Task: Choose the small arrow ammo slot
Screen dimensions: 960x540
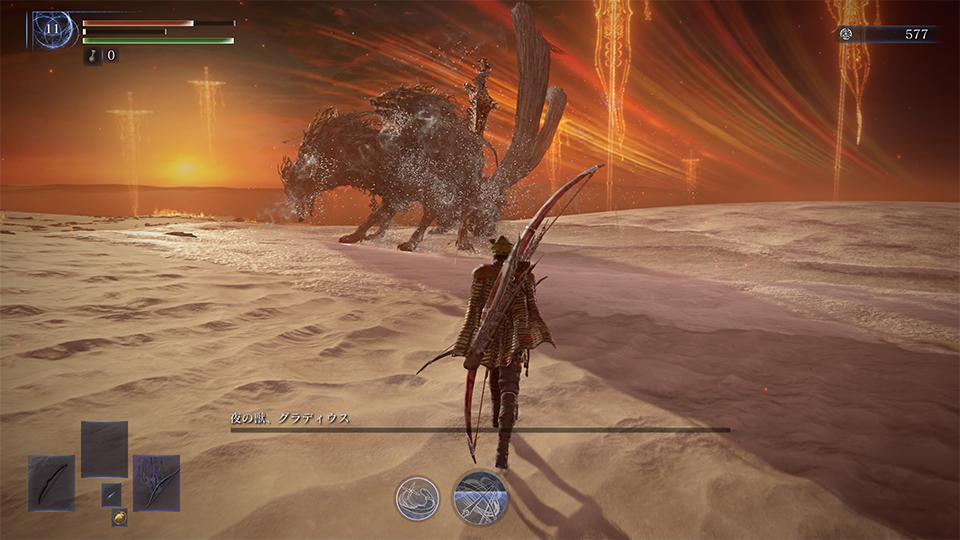Action: (112, 494)
